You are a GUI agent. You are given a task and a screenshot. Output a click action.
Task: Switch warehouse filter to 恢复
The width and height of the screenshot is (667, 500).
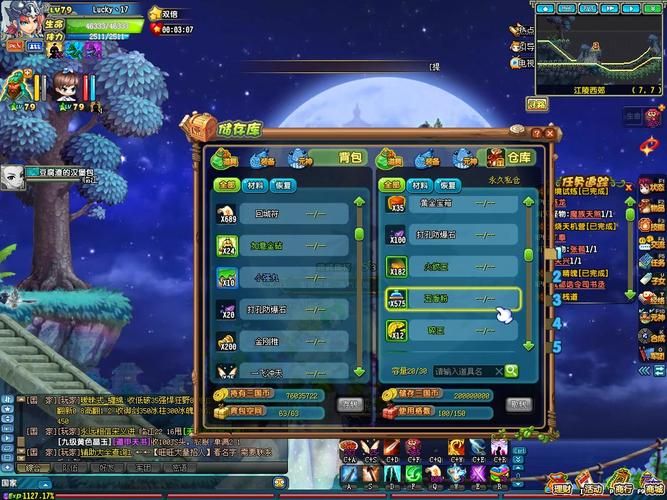pos(447,185)
